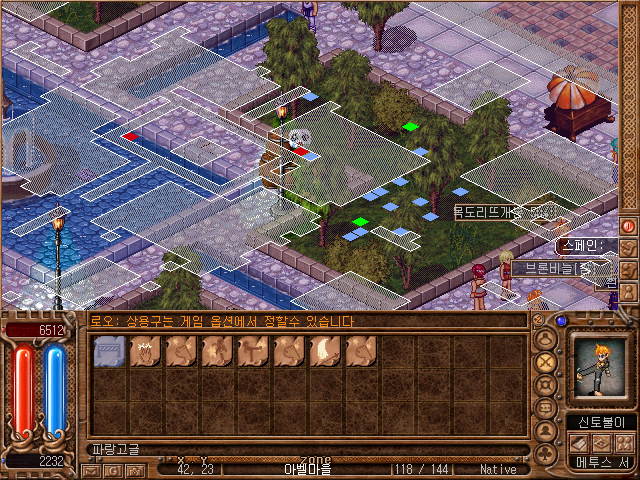Select the blue-gray item in the first inventory slot

[x=108, y=351]
